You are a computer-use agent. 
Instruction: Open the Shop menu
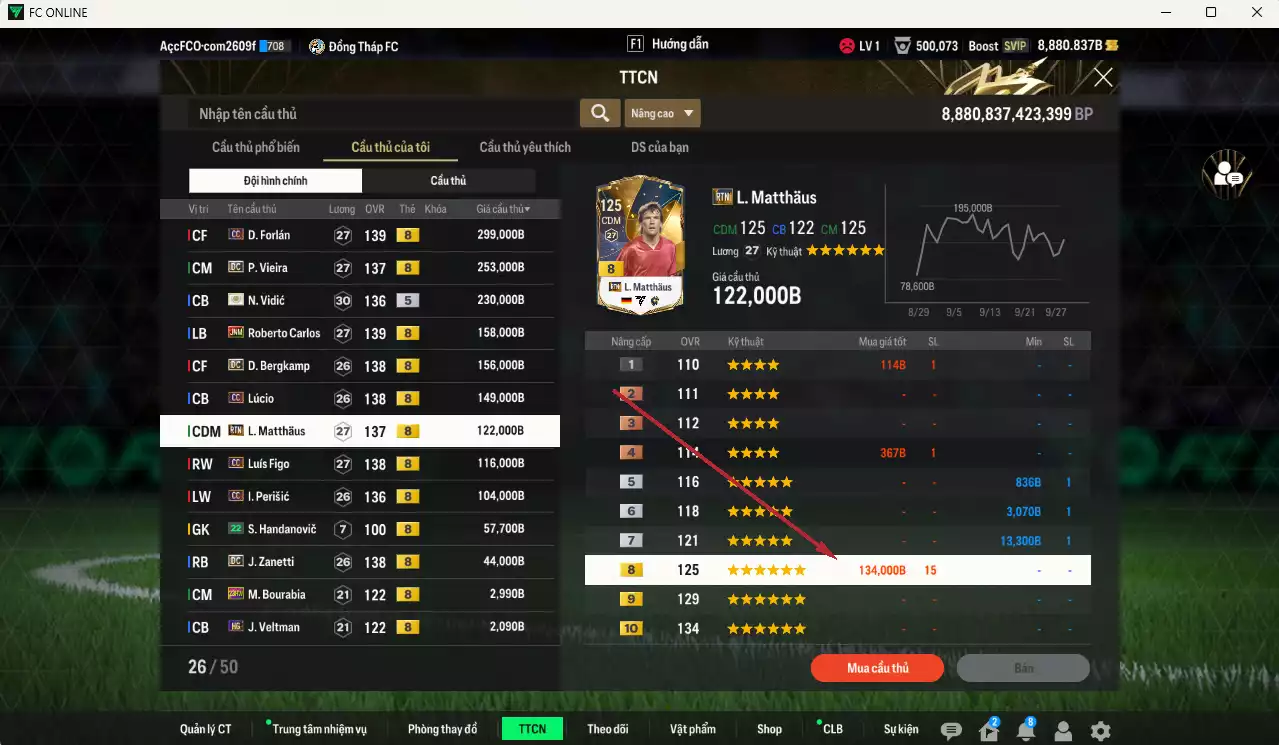(769, 729)
